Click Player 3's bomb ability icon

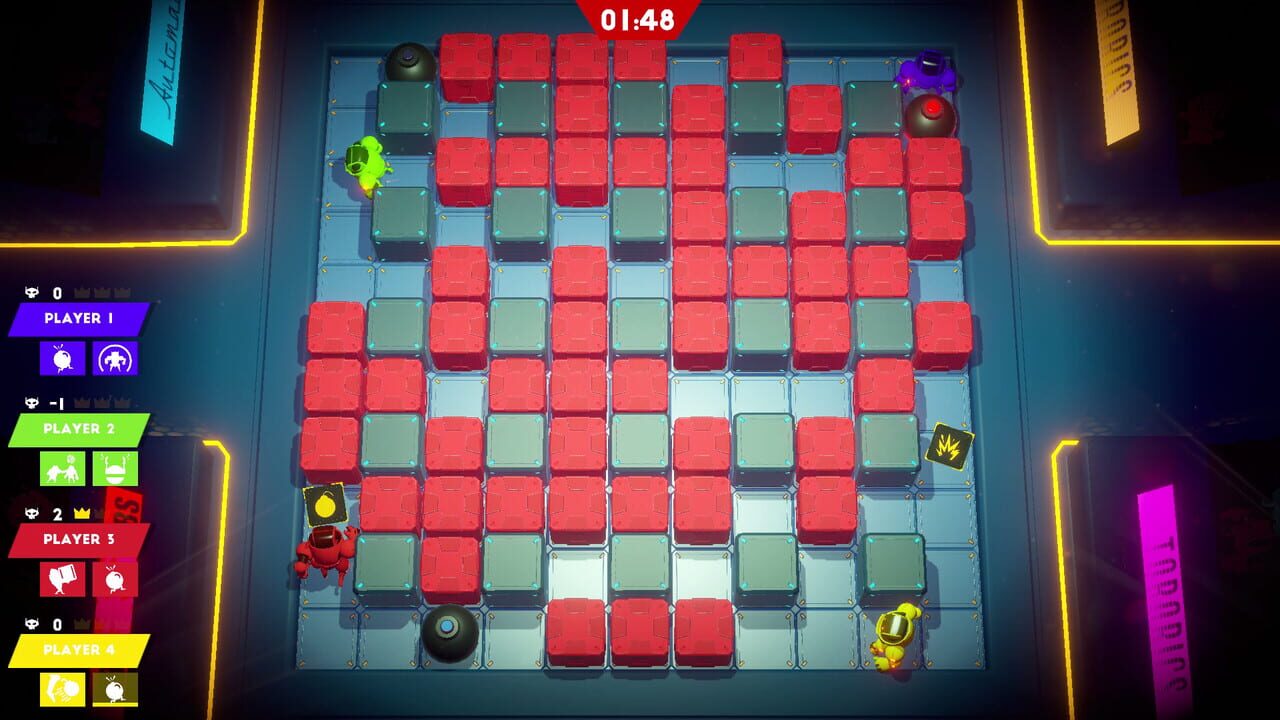click(x=113, y=578)
